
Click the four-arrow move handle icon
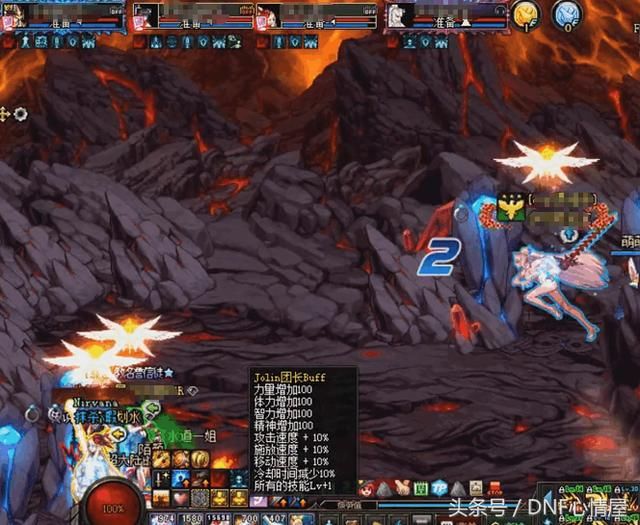pyautogui.click(x=5, y=114)
